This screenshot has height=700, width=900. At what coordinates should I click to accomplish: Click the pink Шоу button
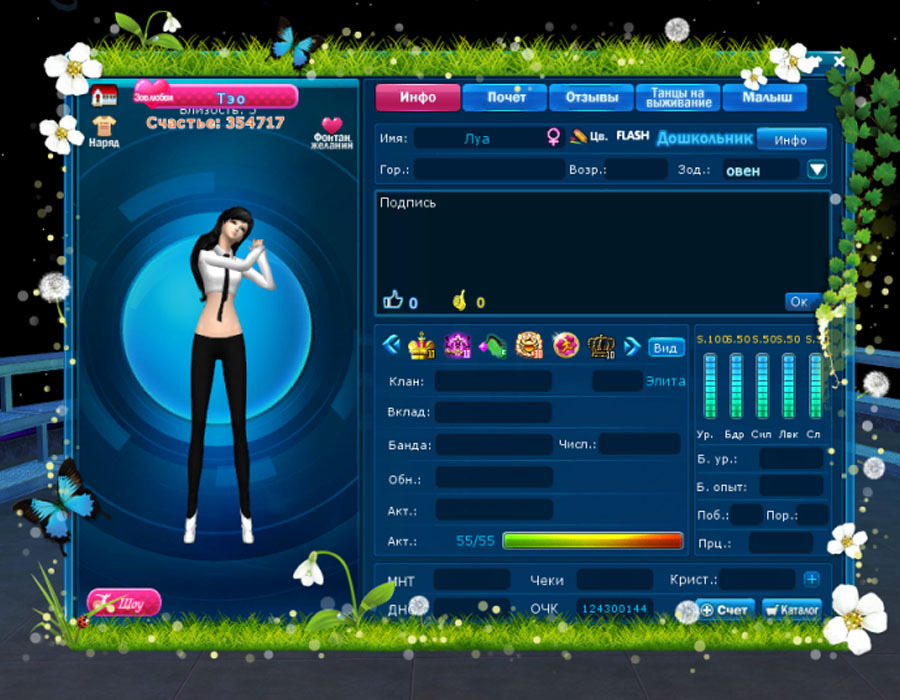click(124, 603)
